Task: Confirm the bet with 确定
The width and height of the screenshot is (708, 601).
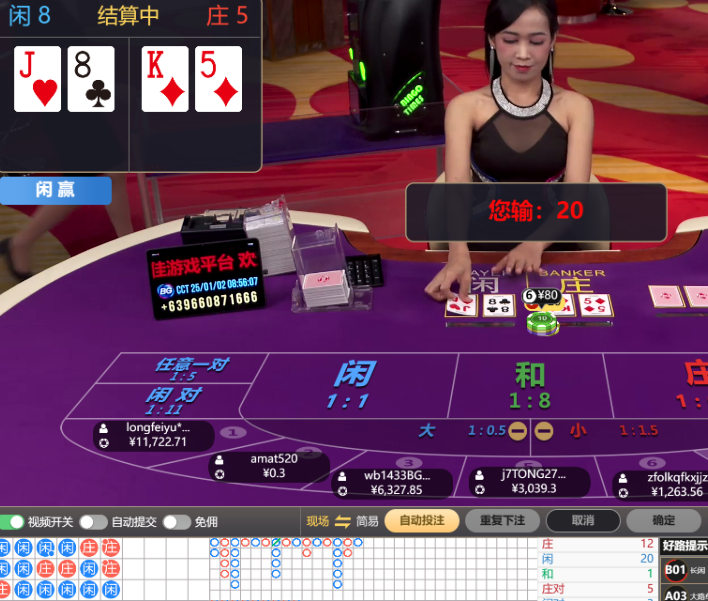Action: (663, 521)
